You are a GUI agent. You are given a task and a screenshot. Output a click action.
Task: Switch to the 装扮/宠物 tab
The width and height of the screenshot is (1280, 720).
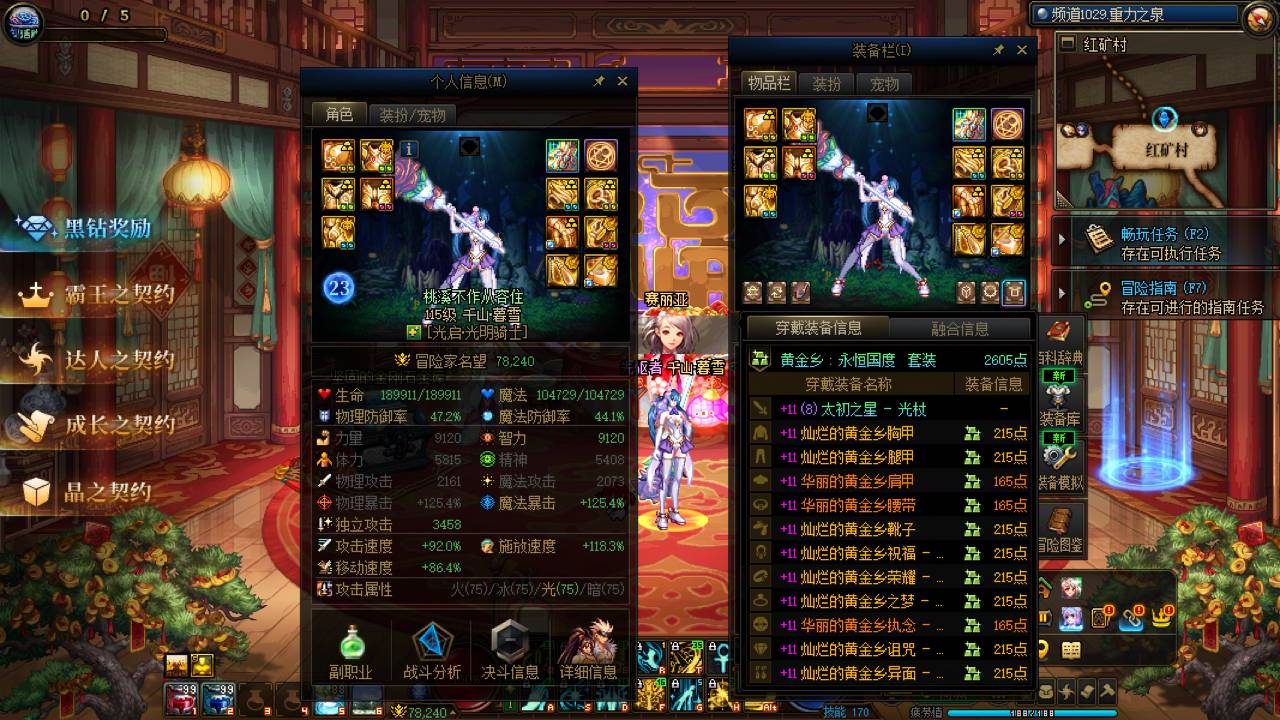click(x=413, y=114)
